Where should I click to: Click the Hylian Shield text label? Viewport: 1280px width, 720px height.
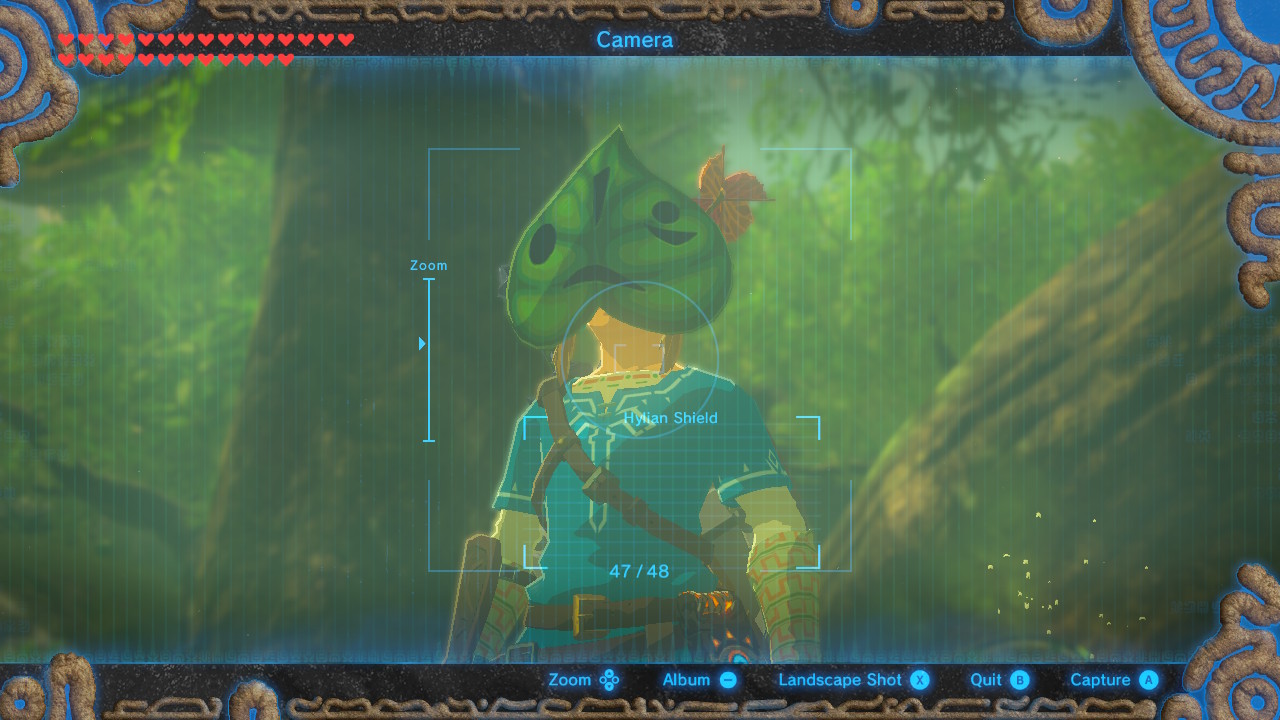point(671,418)
